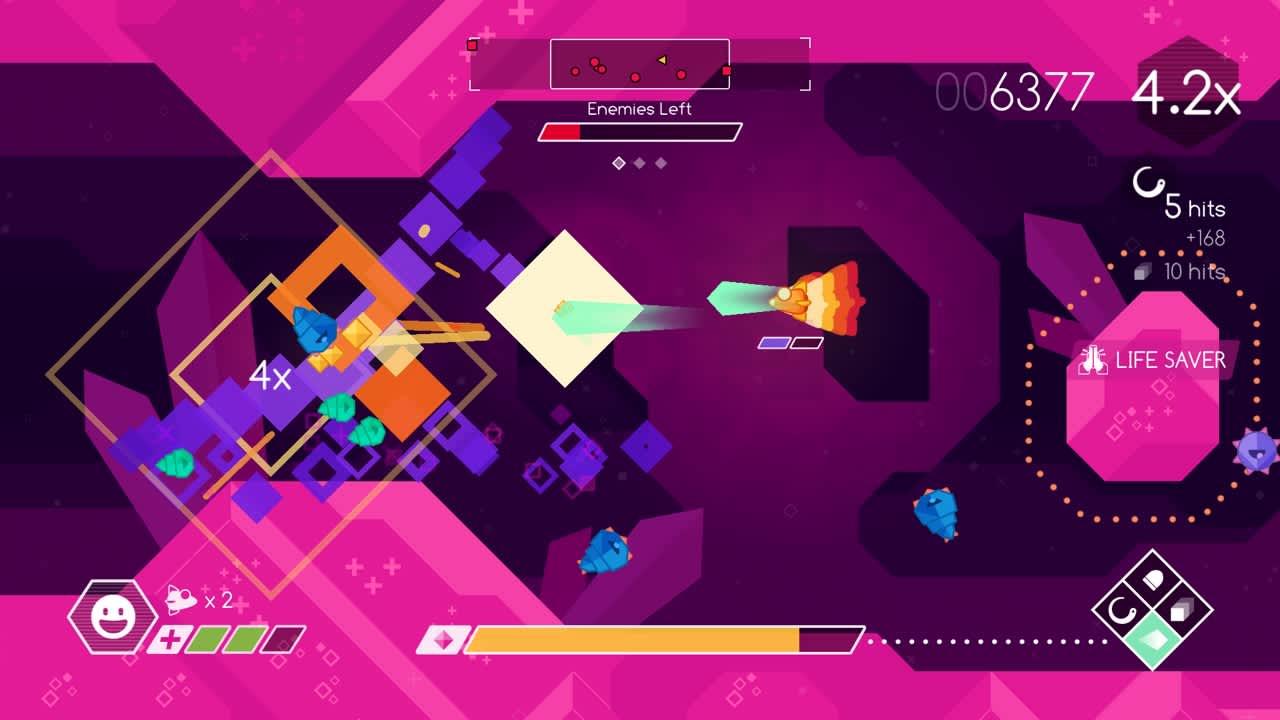Click the sword icon beside the 5 hits counter
The width and height of the screenshot is (1280, 720).
tap(1148, 182)
